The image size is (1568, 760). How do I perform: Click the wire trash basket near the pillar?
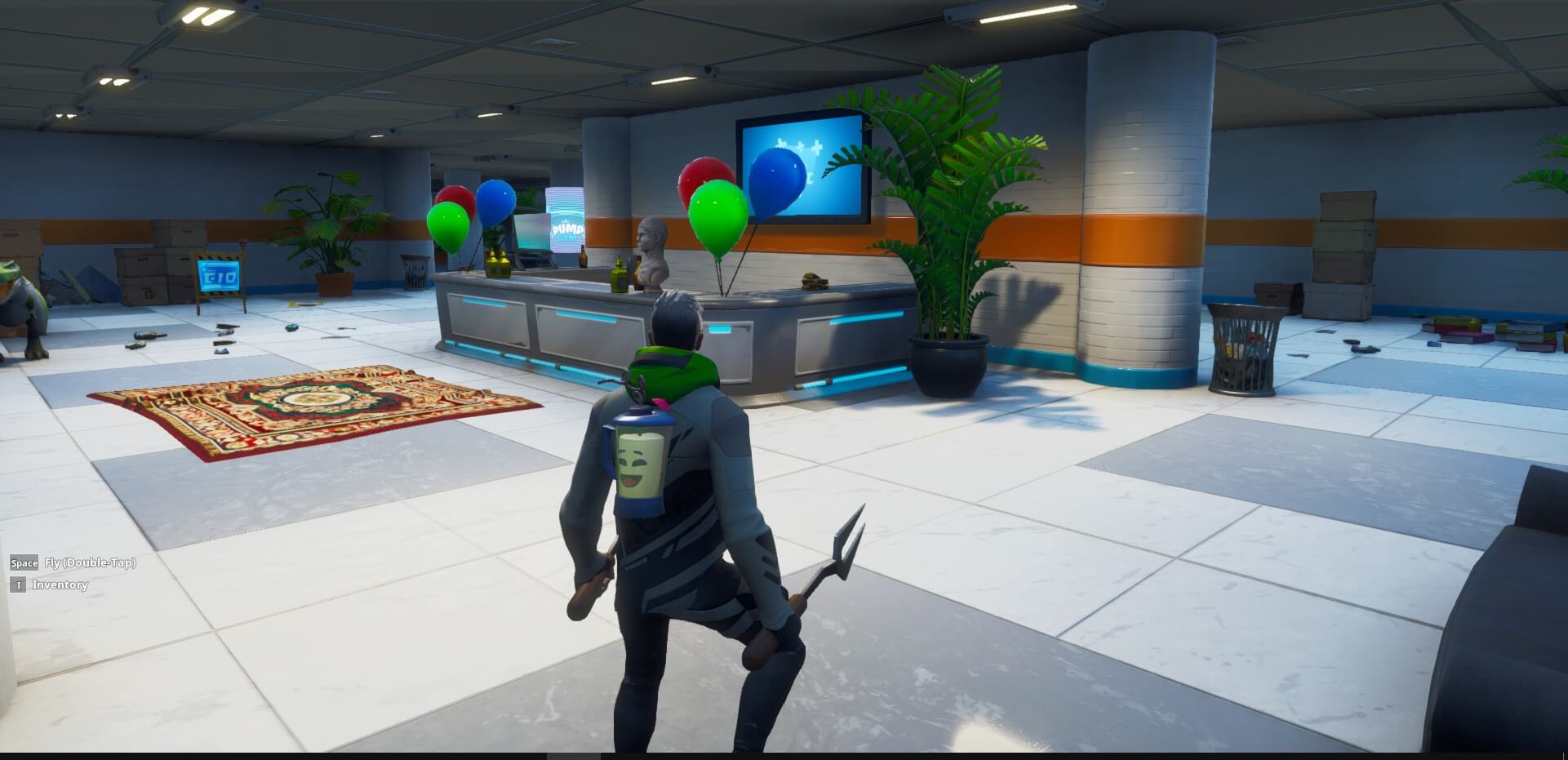1244,343
